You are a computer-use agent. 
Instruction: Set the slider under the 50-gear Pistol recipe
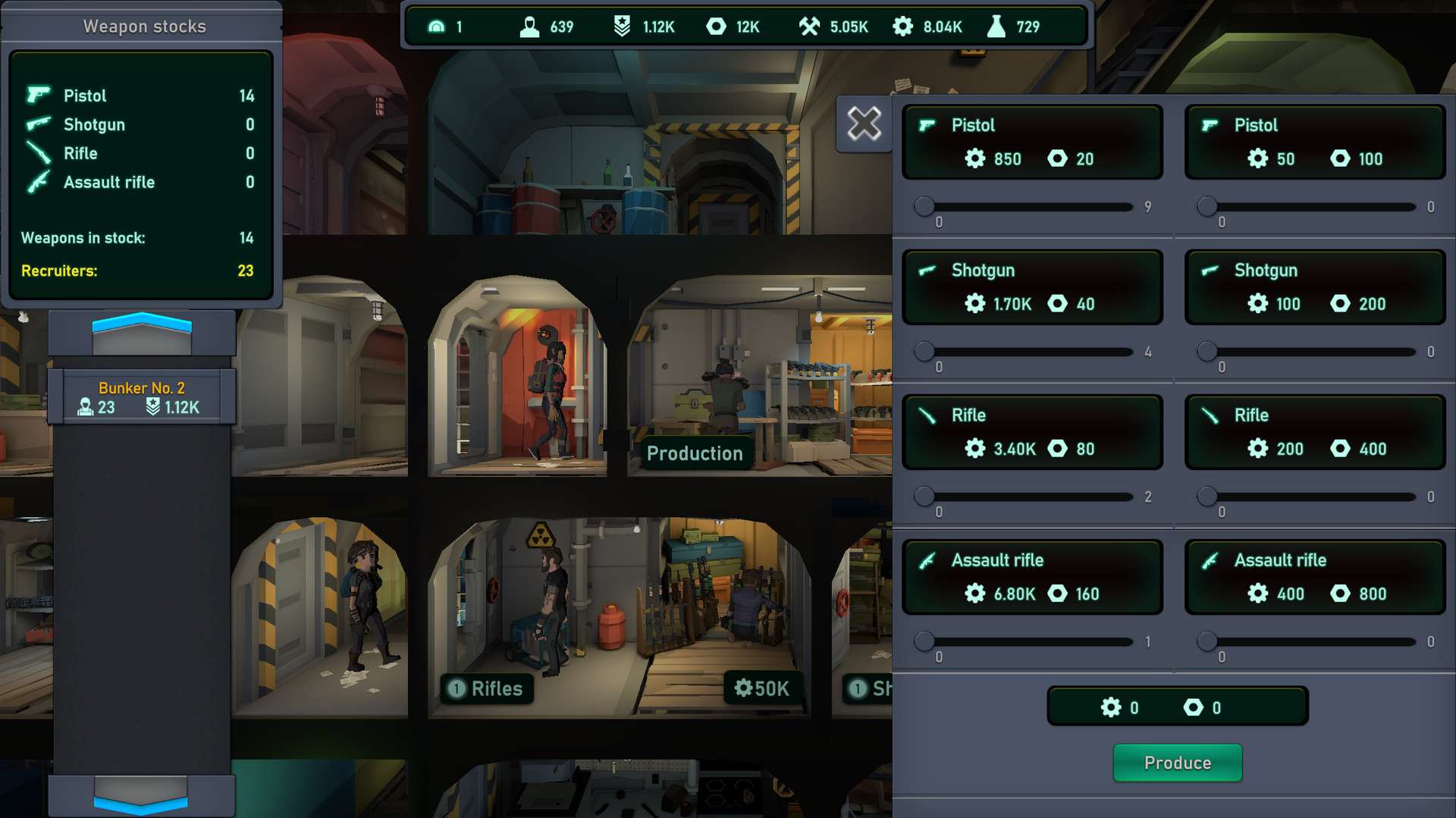click(1207, 206)
